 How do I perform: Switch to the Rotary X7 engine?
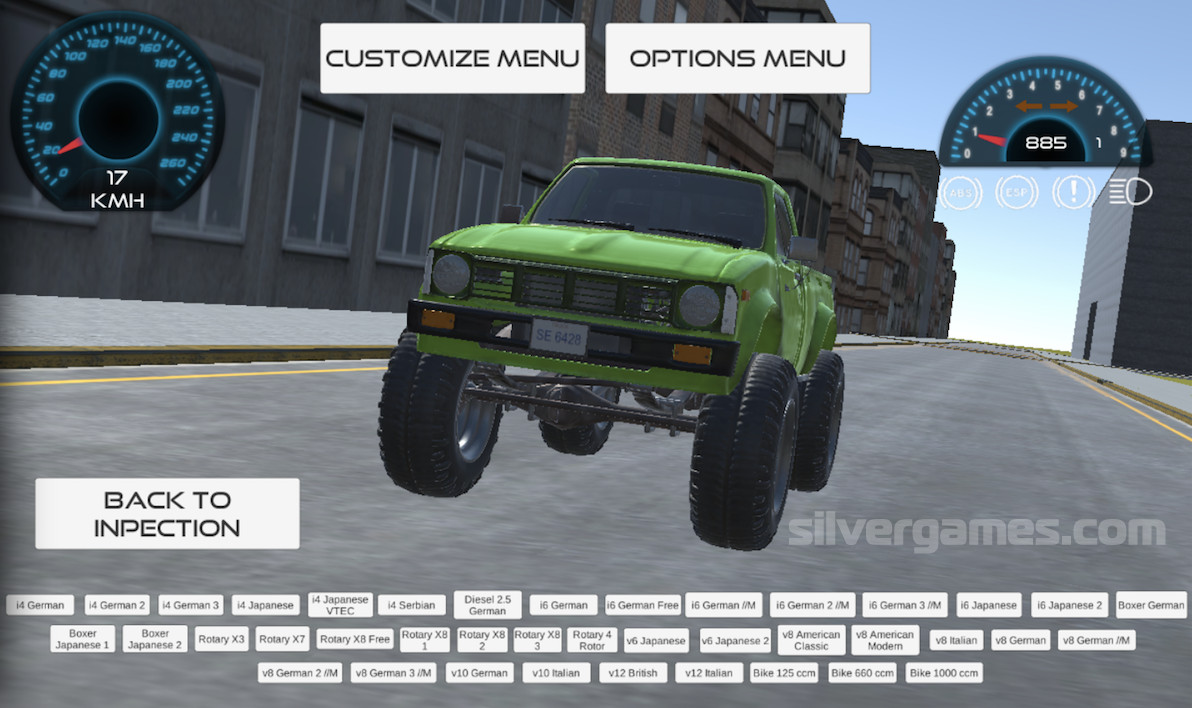281,639
